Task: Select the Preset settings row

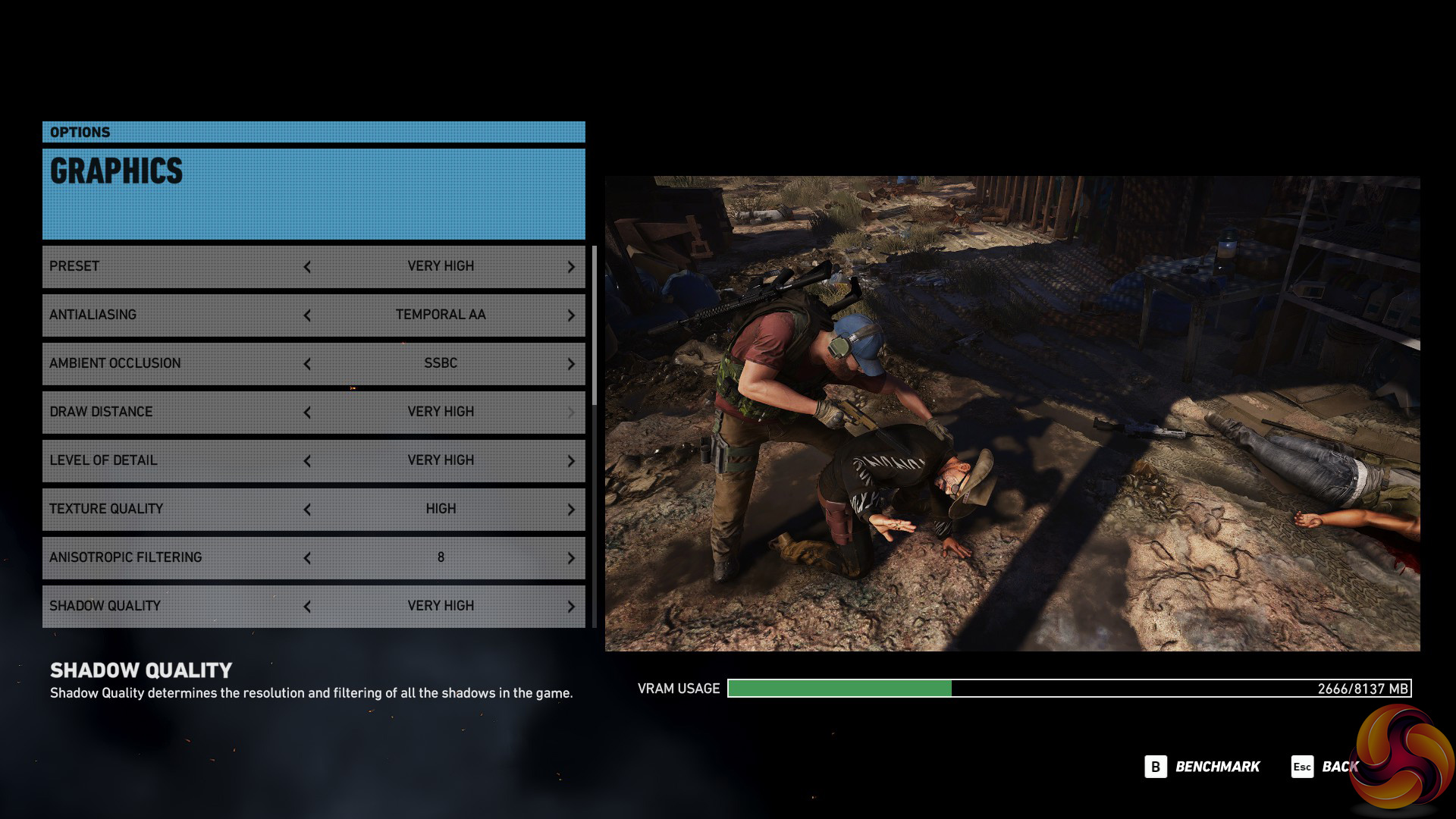Action: pos(174,266)
